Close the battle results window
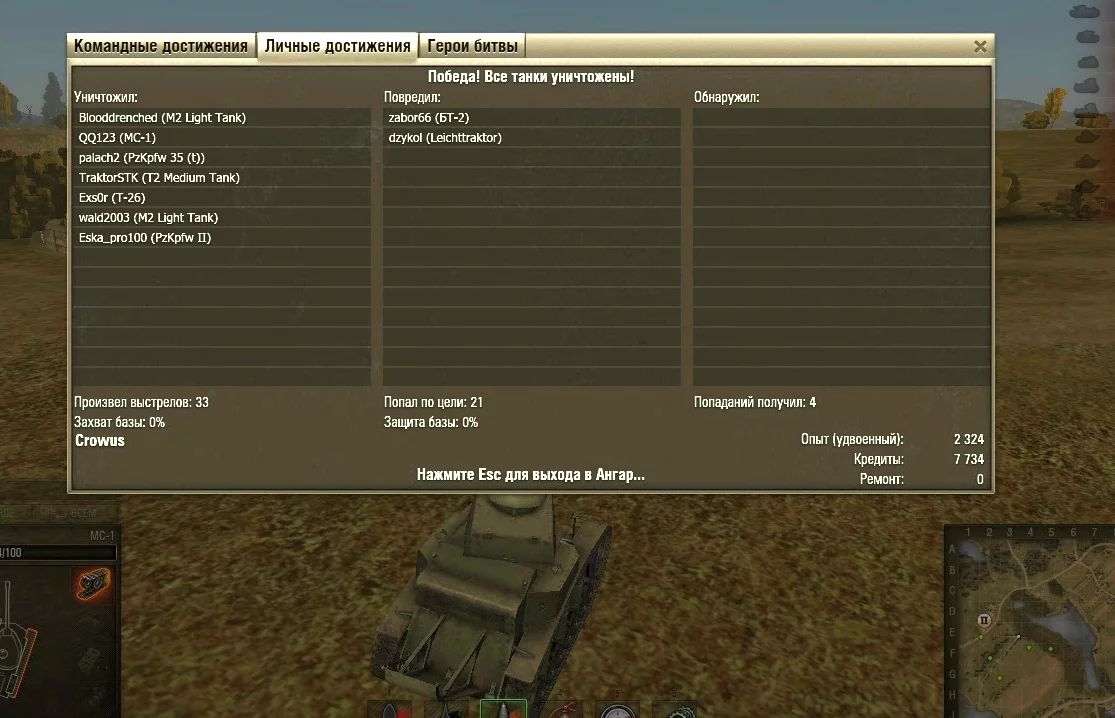 point(980,47)
